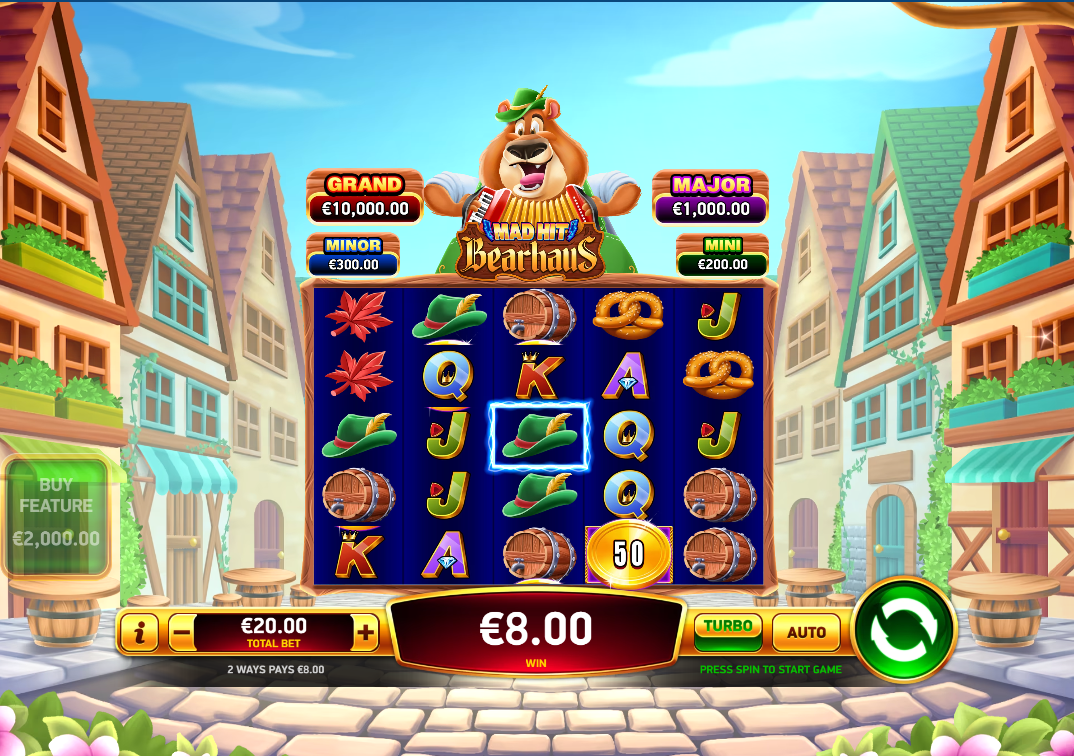
Task: Buy Feature for €2,000.00
Action: pos(56,516)
